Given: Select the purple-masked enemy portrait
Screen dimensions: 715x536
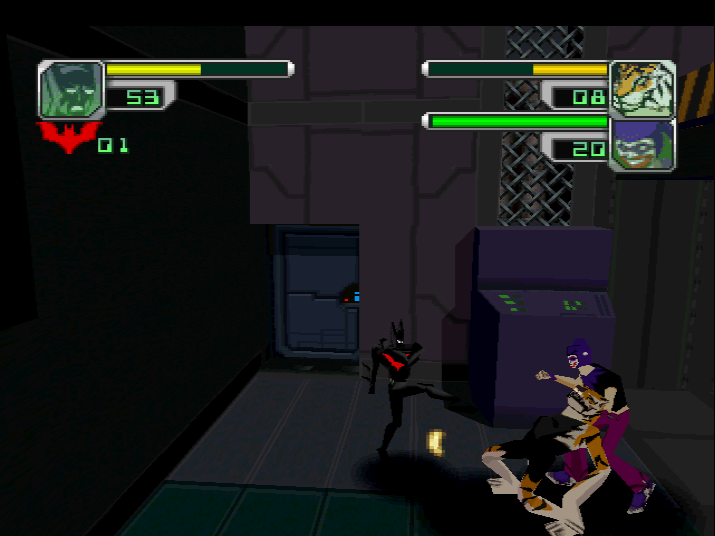Looking at the screenshot, I should [x=642, y=144].
